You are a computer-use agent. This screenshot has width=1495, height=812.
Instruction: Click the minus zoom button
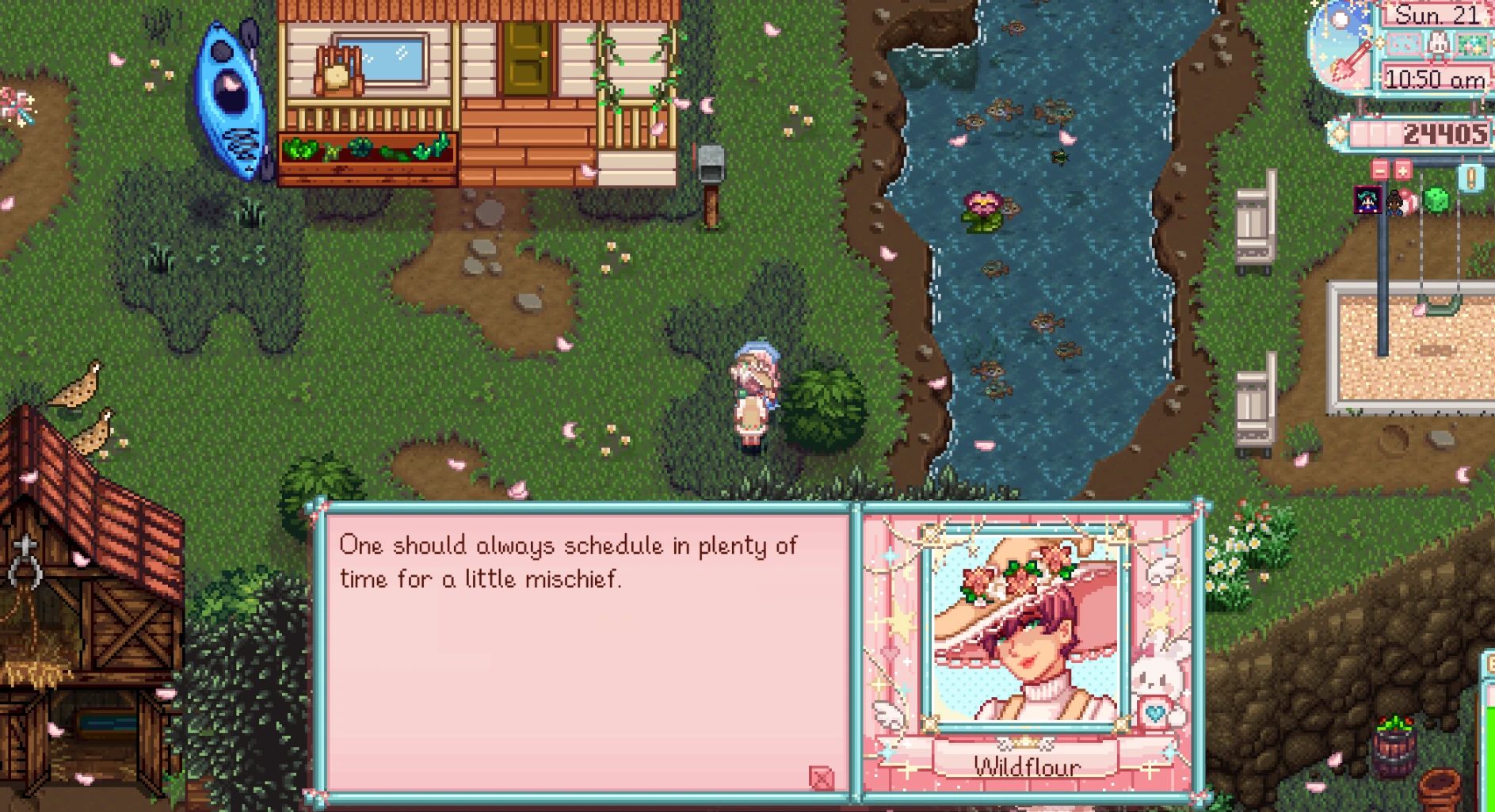point(1380,170)
